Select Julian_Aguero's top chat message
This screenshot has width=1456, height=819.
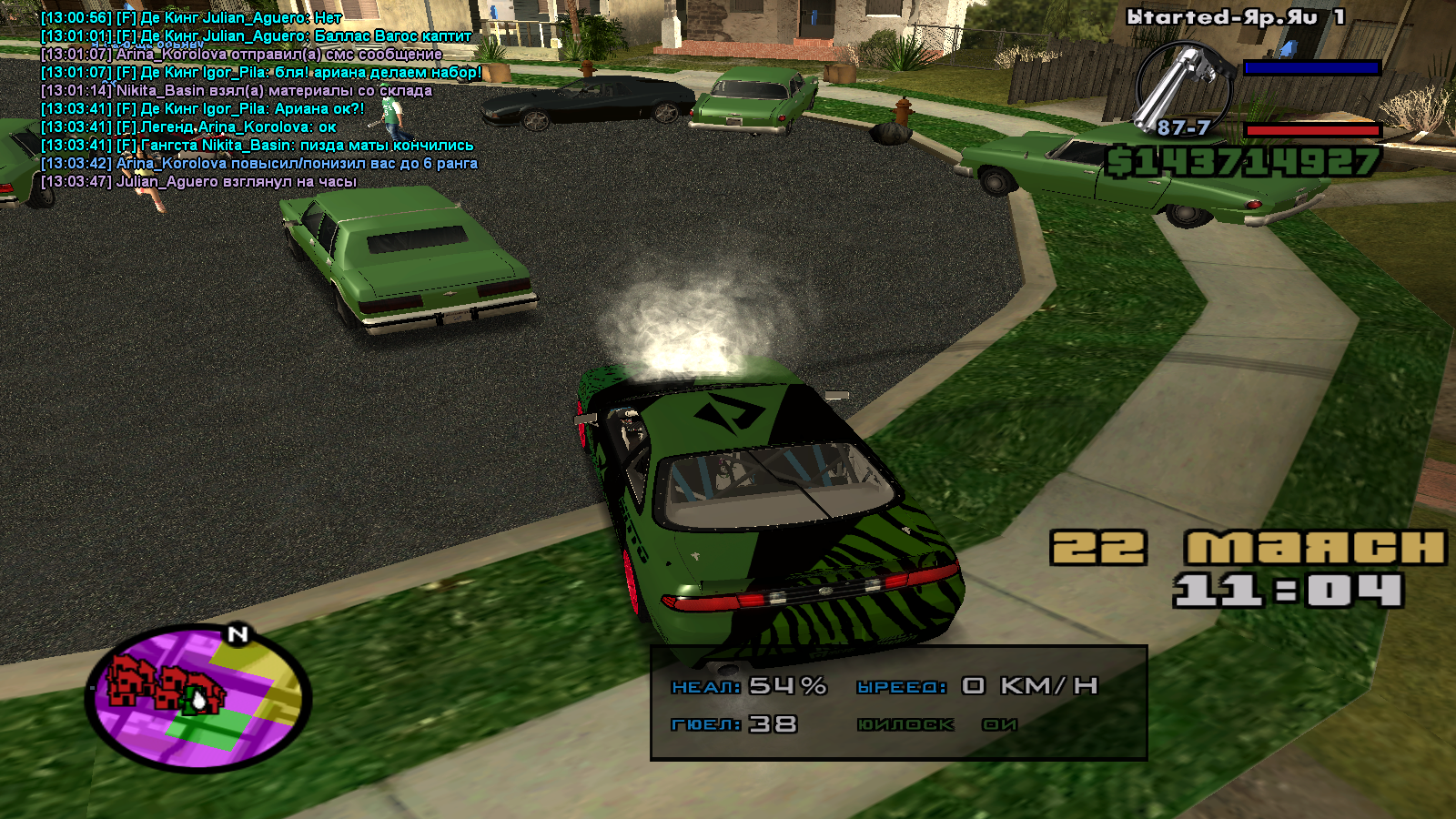(191, 18)
